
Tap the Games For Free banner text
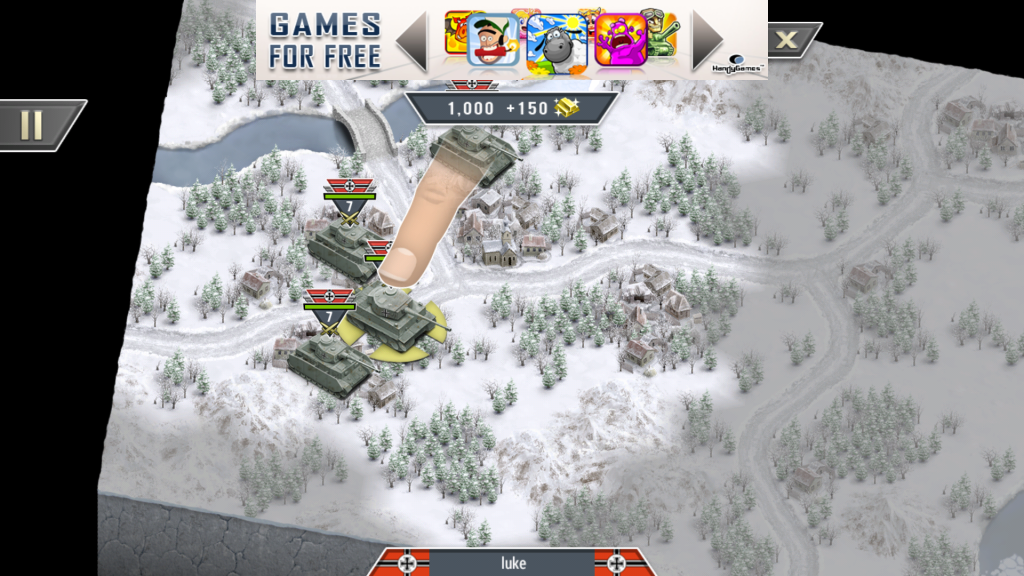[x=325, y=40]
